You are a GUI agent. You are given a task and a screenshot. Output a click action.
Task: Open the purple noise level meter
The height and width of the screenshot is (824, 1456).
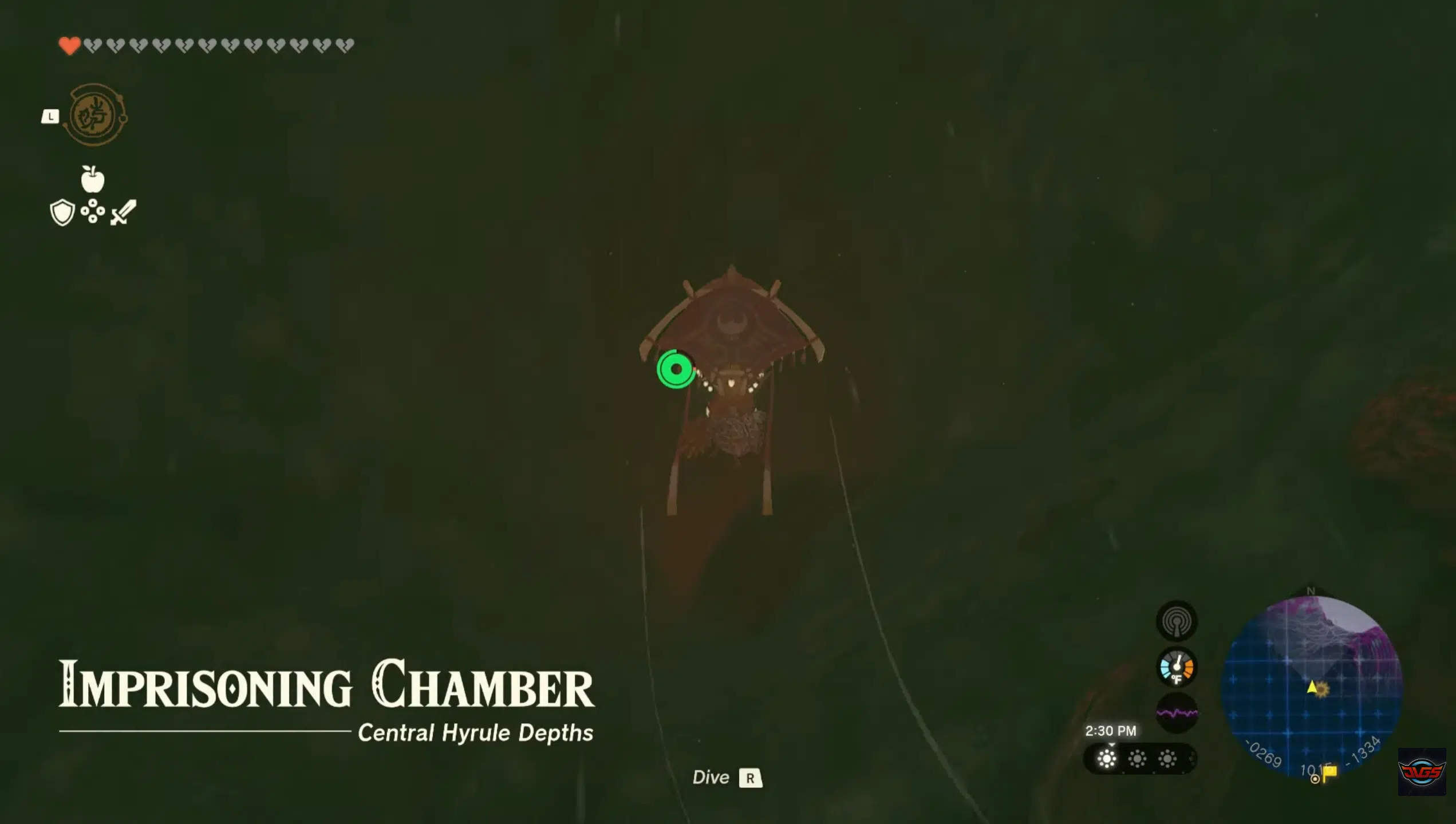[x=1177, y=712]
